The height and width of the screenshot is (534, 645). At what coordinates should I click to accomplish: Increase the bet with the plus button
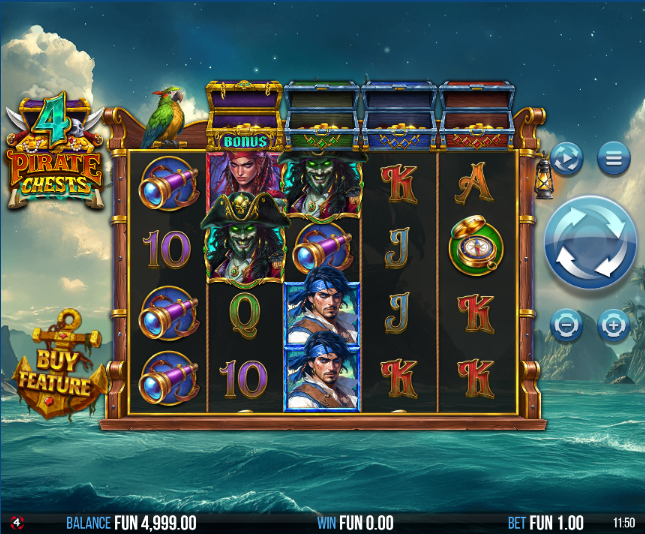613,325
